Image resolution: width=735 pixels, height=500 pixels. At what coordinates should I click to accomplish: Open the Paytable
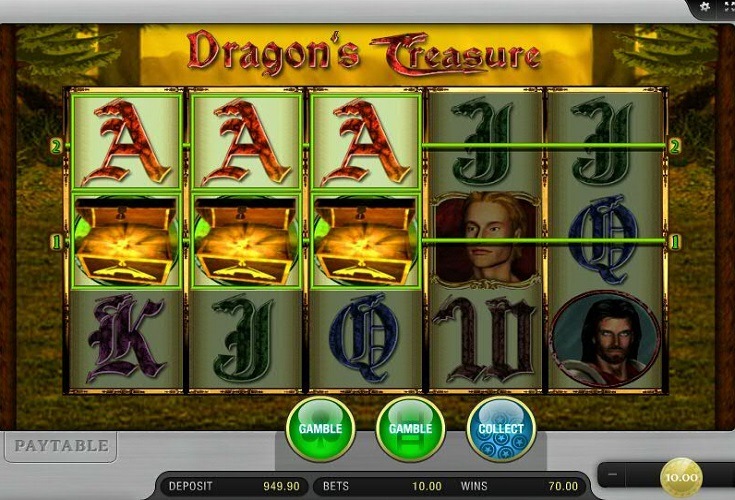[59, 446]
